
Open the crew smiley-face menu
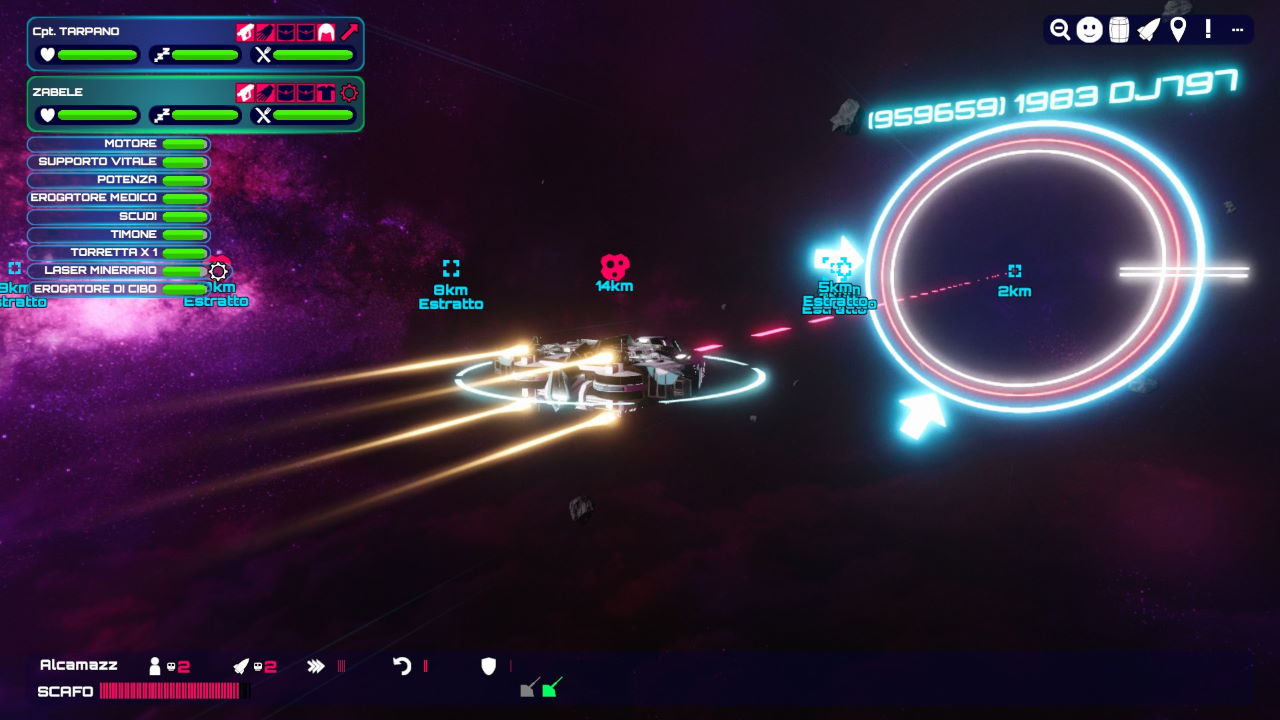(1090, 30)
